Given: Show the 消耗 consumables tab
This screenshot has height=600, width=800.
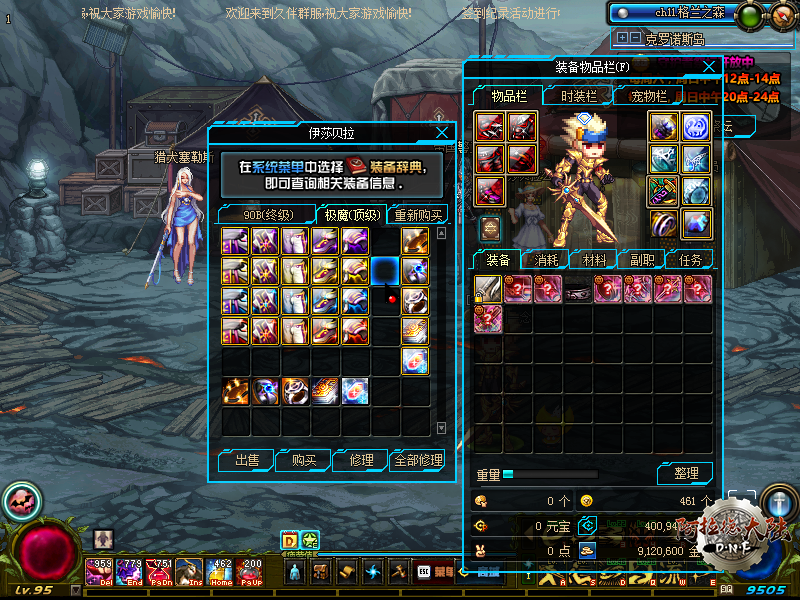Looking at the screenshot, I should [547, 260].
